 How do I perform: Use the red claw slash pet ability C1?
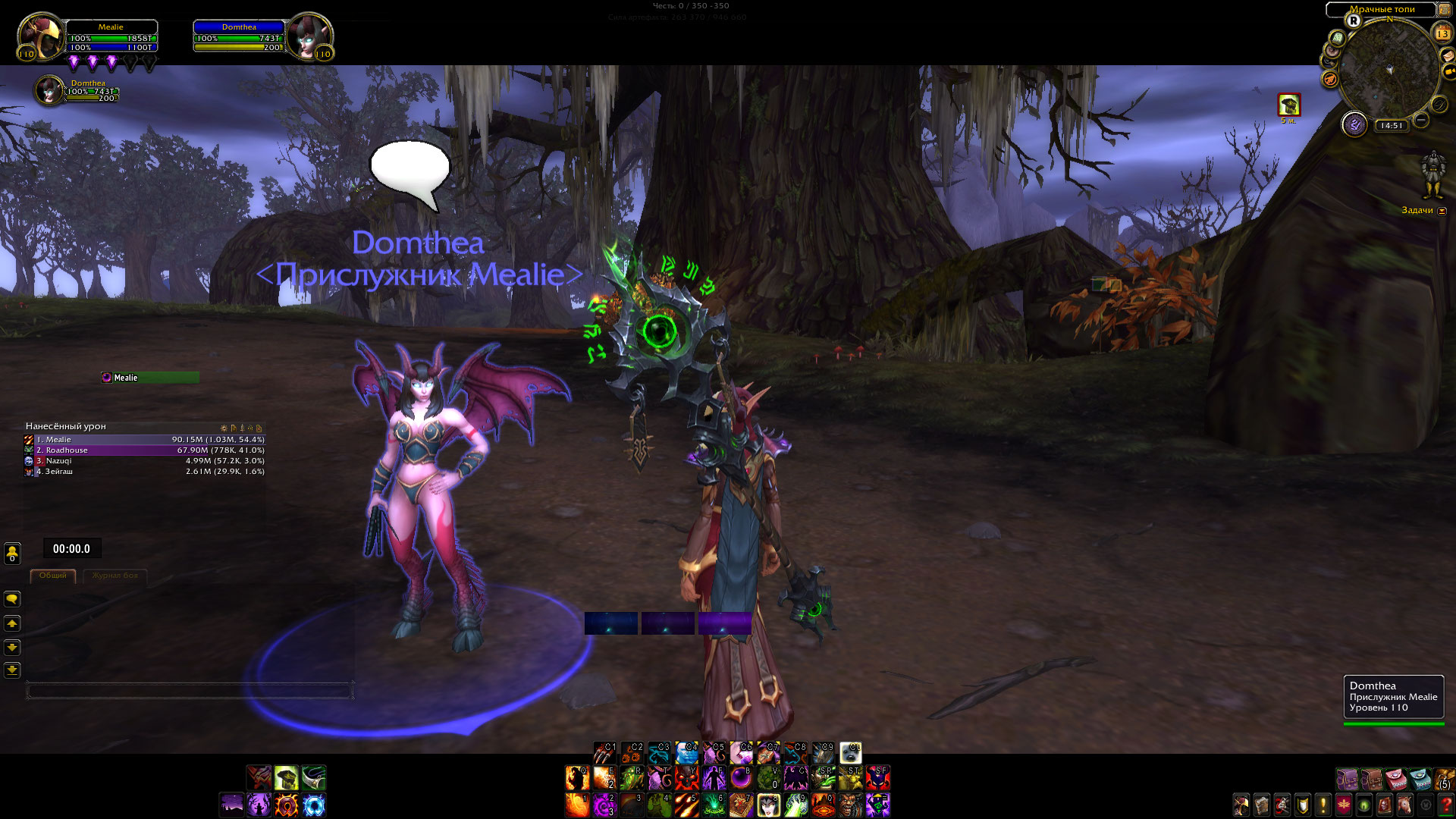(x=604, y=752)
